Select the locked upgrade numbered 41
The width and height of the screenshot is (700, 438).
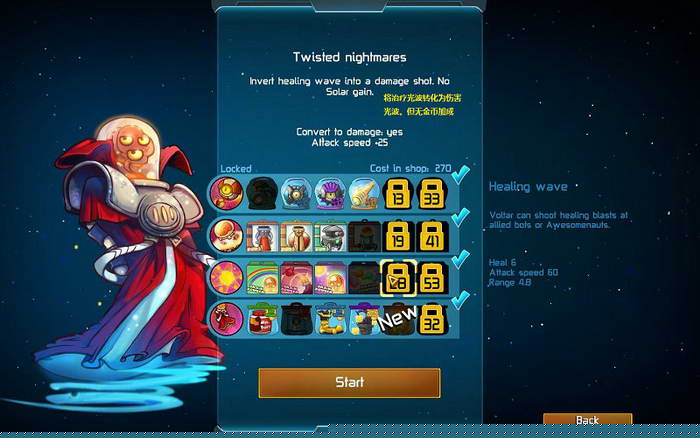pyautogui.click(x=432, y=235)
